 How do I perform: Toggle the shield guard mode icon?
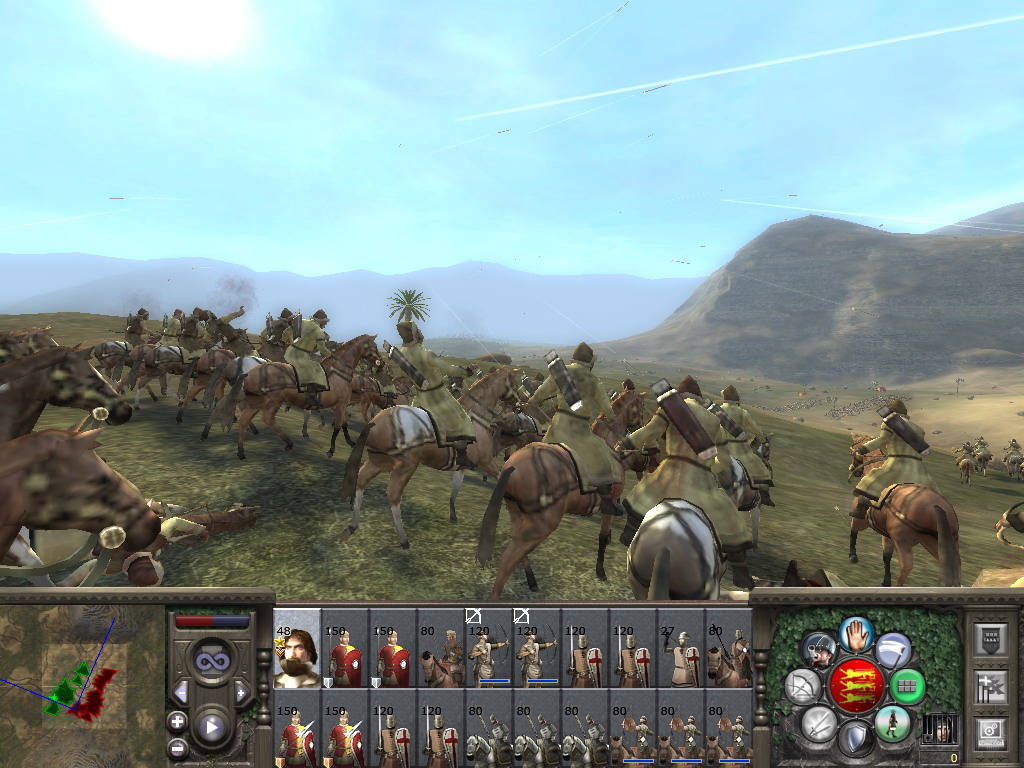click(x=855, y=739)
